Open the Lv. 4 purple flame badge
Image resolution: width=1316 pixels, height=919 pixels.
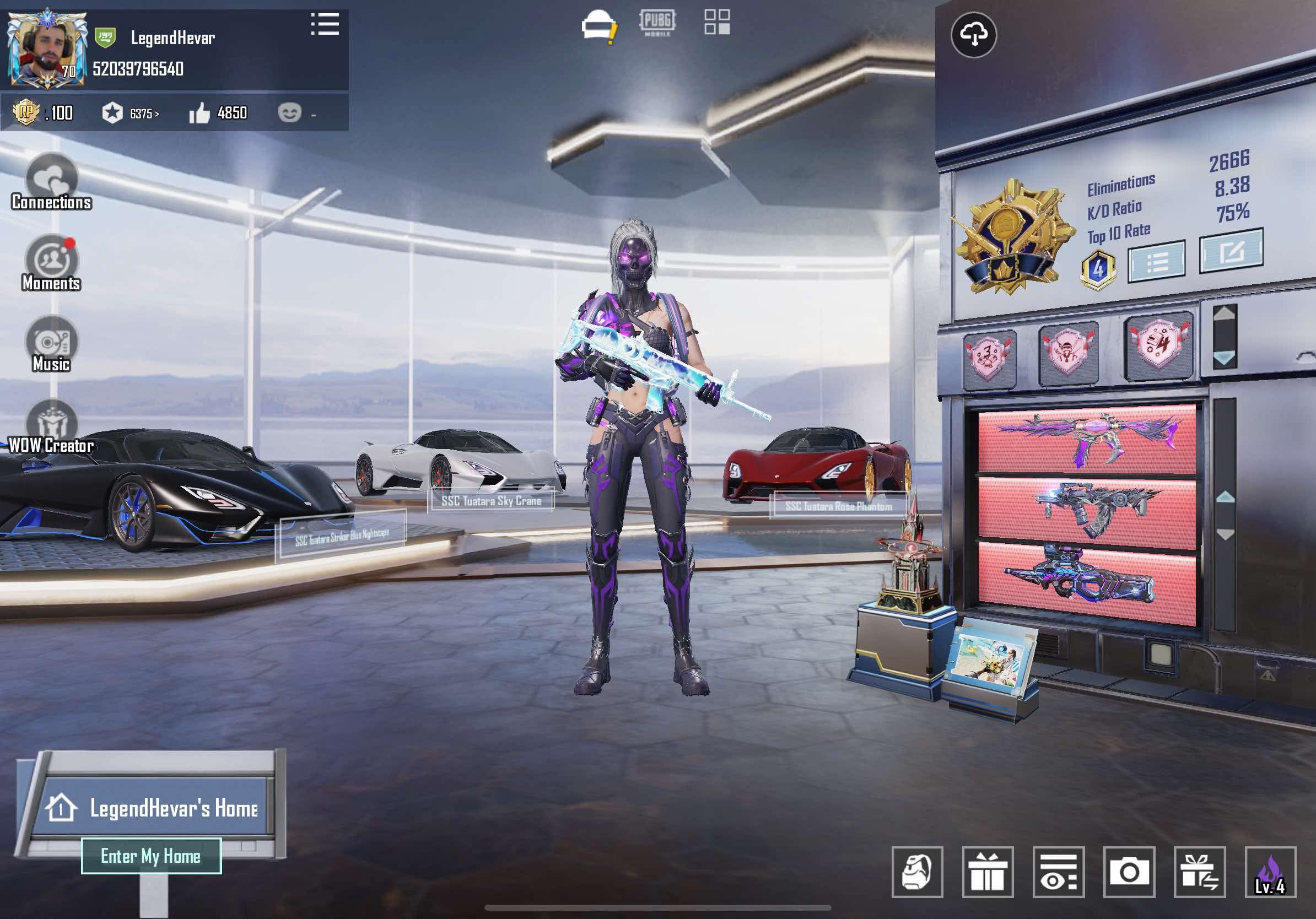(x=1270, y=872)
